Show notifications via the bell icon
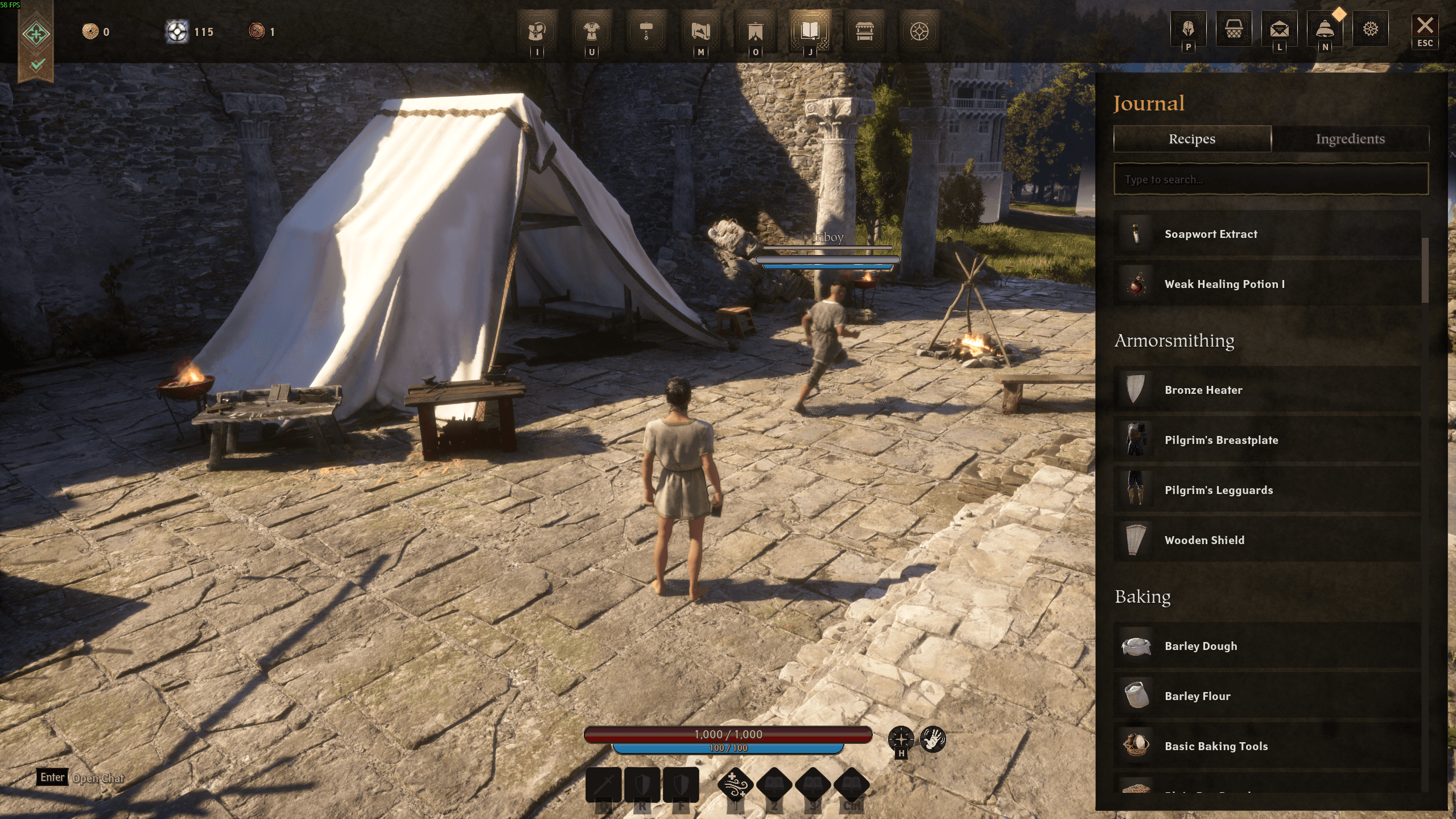This screenshot has height=819, width=1456. (x=1325, y=28)
